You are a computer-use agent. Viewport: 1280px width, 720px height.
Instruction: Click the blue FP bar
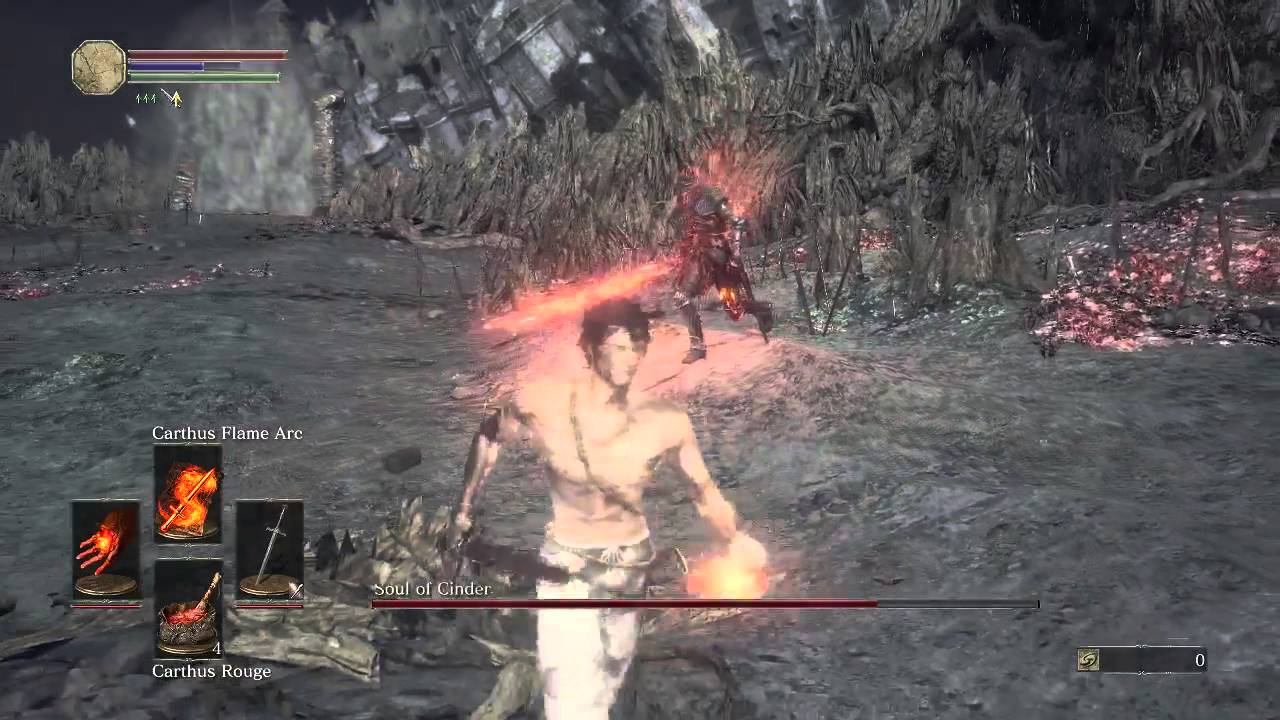coord(165,66)
